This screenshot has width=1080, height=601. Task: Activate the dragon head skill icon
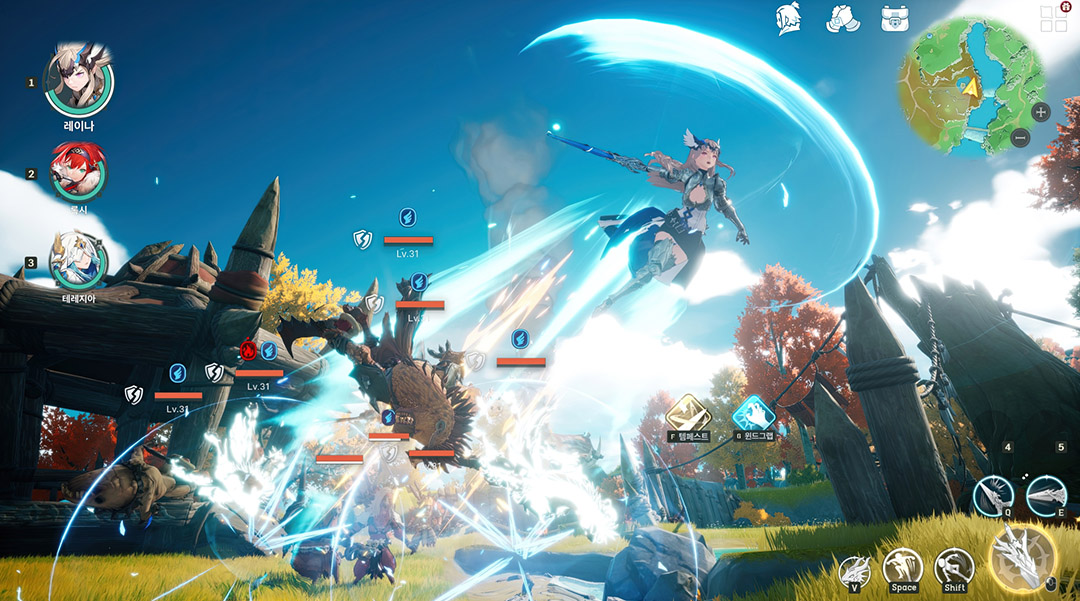(x=854, y=571)
